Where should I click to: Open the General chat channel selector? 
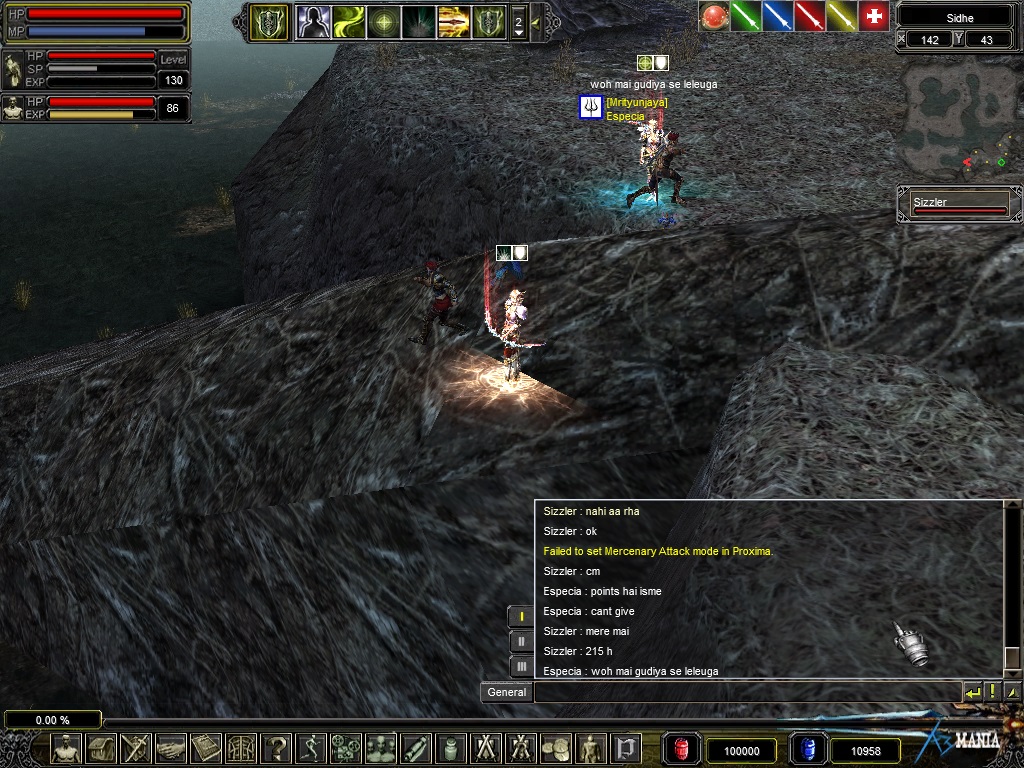pos(507,692)
